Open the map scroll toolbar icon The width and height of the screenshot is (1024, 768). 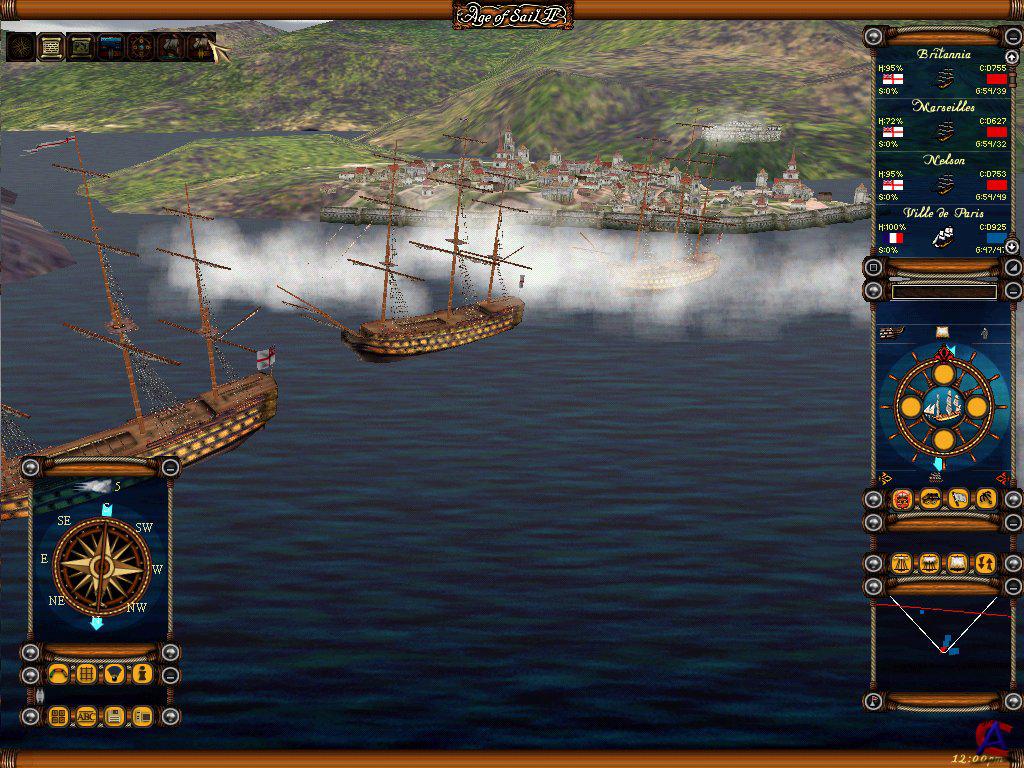81,46
